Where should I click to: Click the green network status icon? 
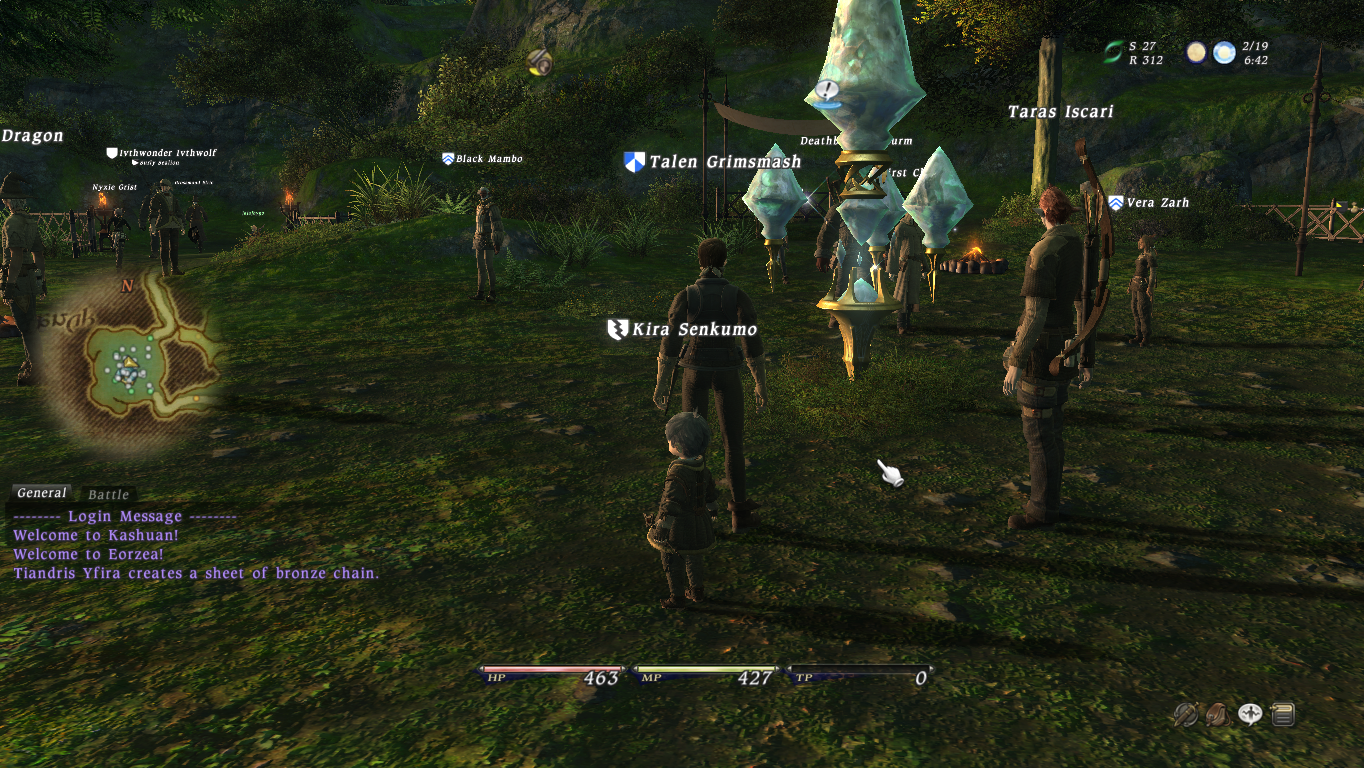(x=1114, y=52)
